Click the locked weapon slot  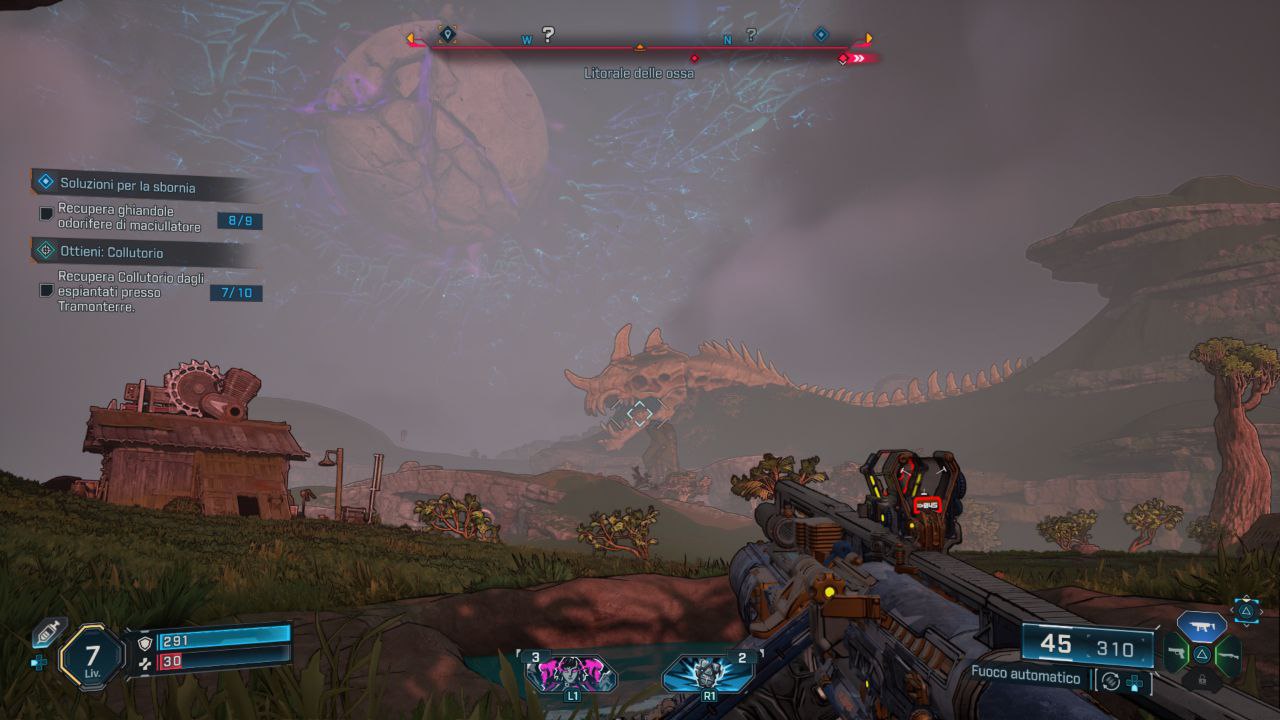1201,681
